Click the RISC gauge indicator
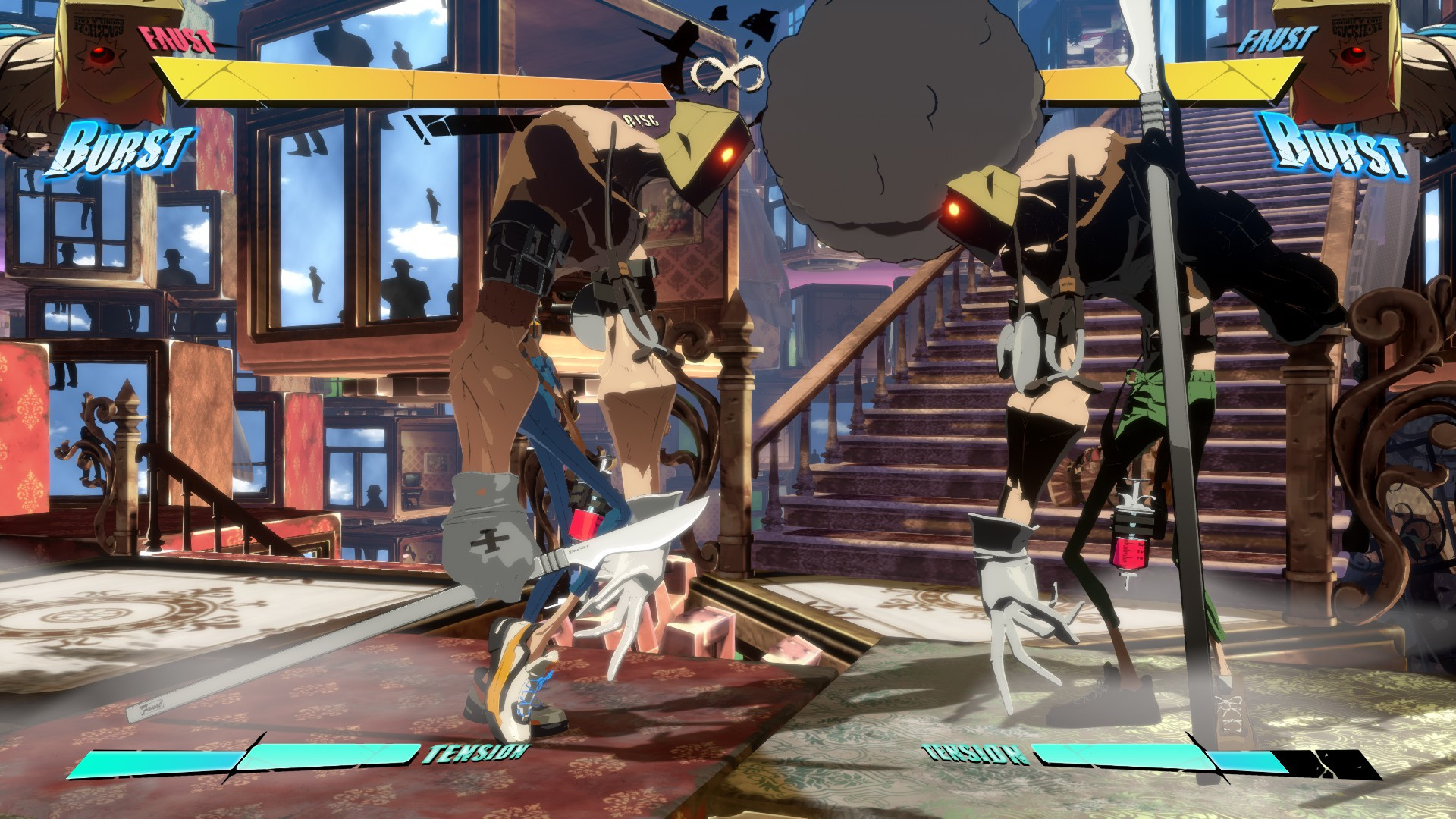Viewport: 1456px width, 819px height. 639,119
